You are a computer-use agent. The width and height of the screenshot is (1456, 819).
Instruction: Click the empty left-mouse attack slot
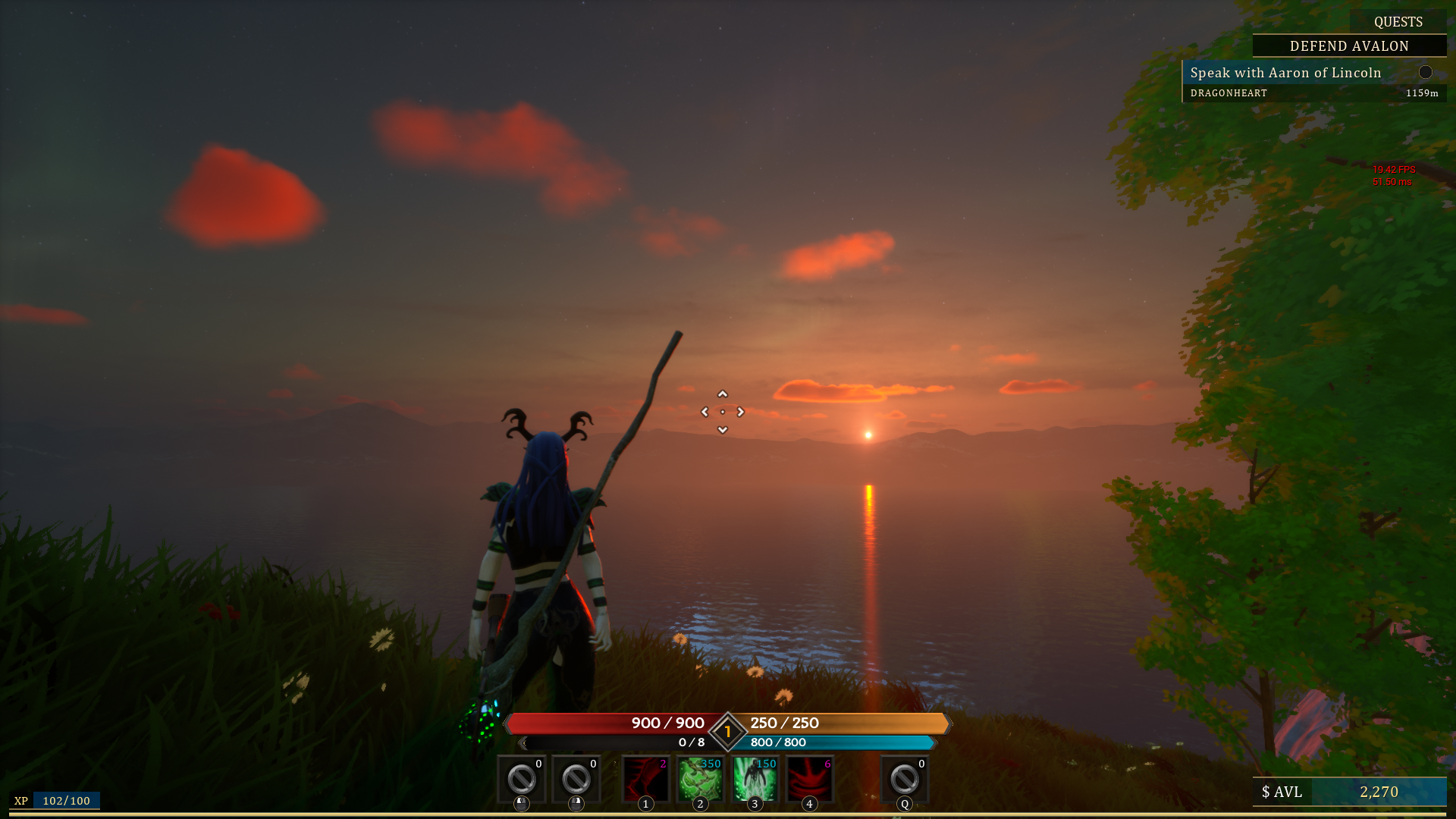[x=520, y=777]
